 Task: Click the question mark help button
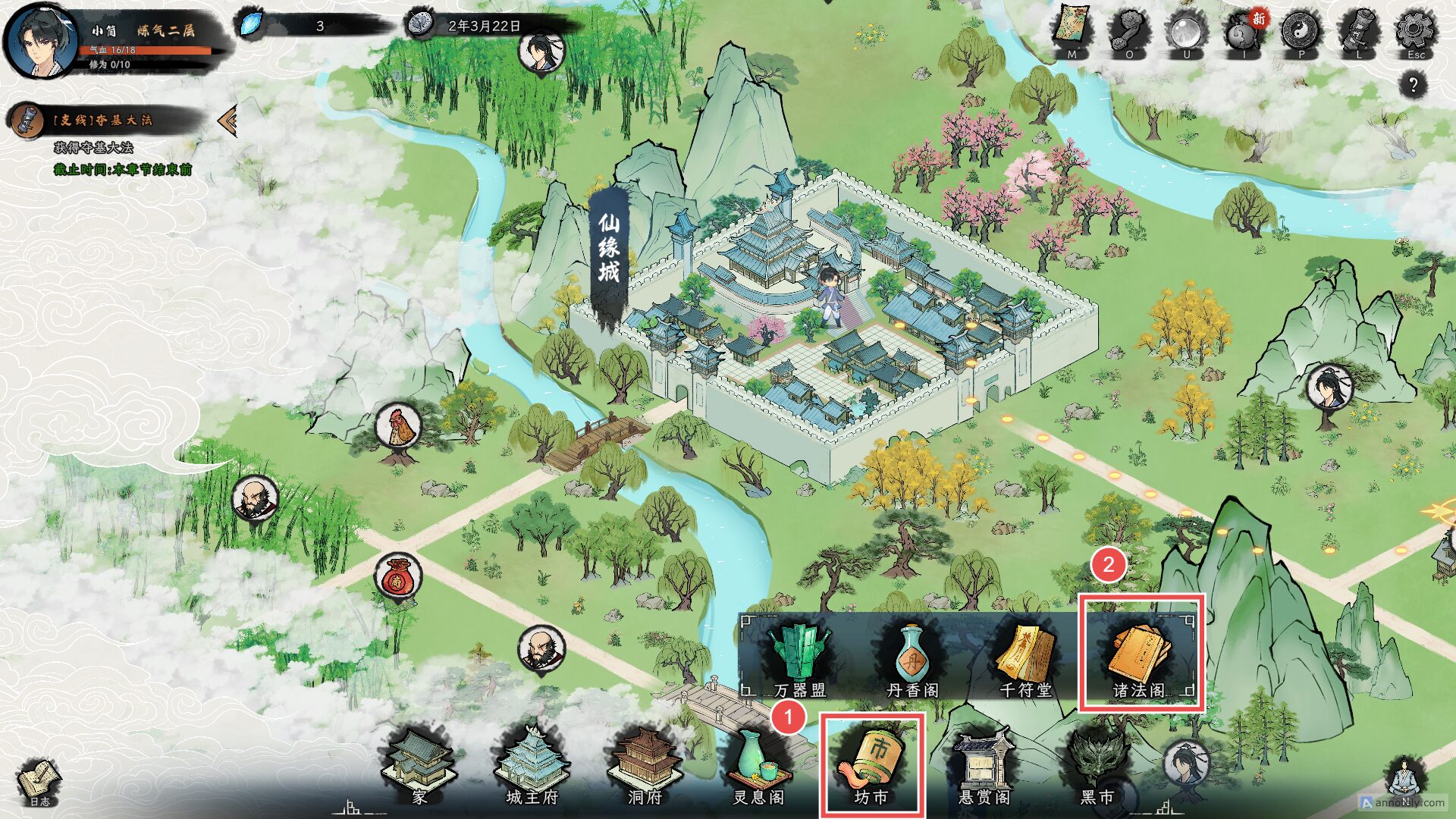click(x=1413, y=84)
